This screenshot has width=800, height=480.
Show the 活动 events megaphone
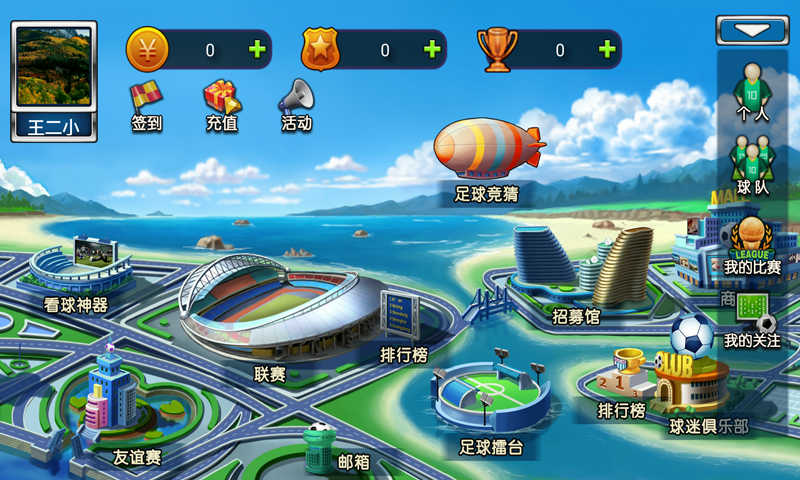coord(296,105)
